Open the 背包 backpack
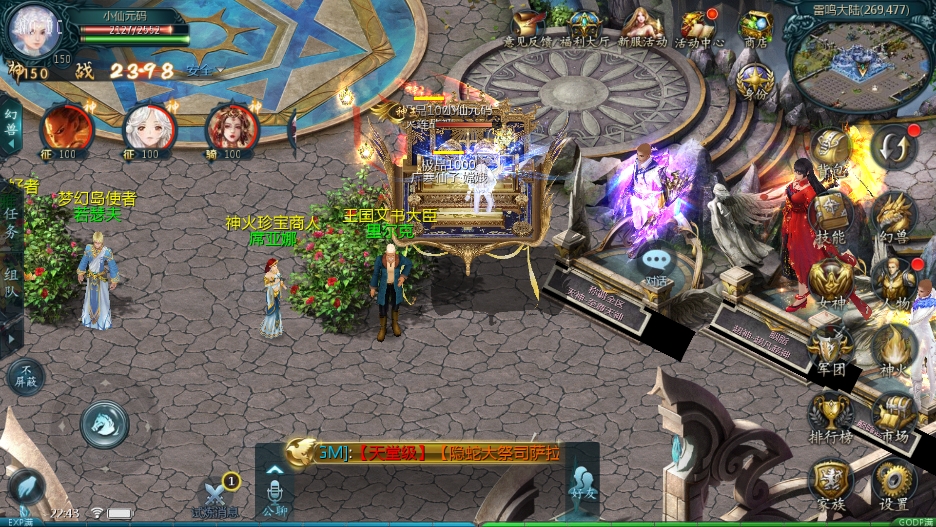This screenshot has width=936, height=527. (830, 150)
